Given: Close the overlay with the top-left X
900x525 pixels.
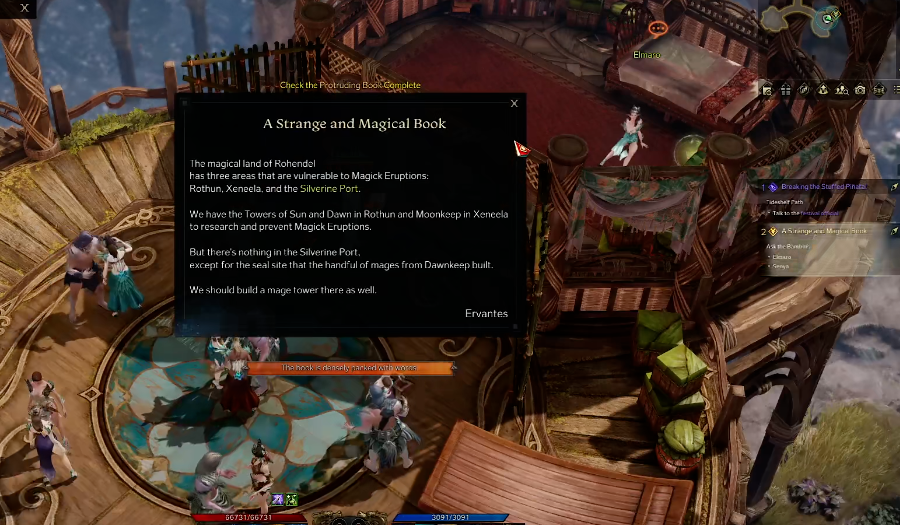Looking at the screenshot, I should [x=25, y=8].
